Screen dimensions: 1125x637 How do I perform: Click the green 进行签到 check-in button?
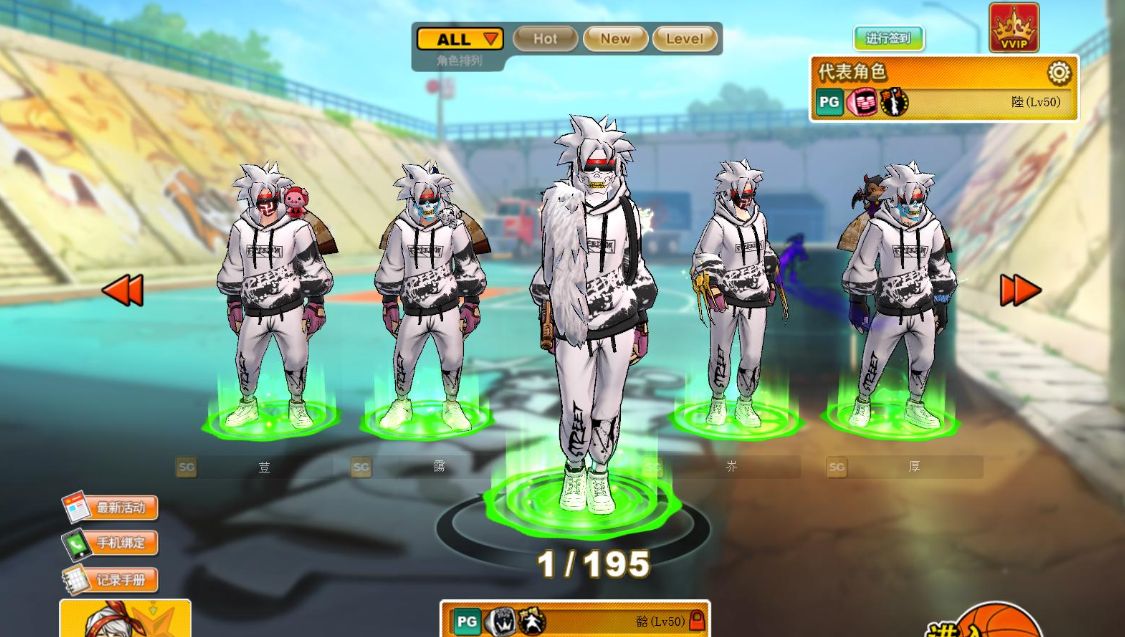pyautogui.click(x=888, y=39)
